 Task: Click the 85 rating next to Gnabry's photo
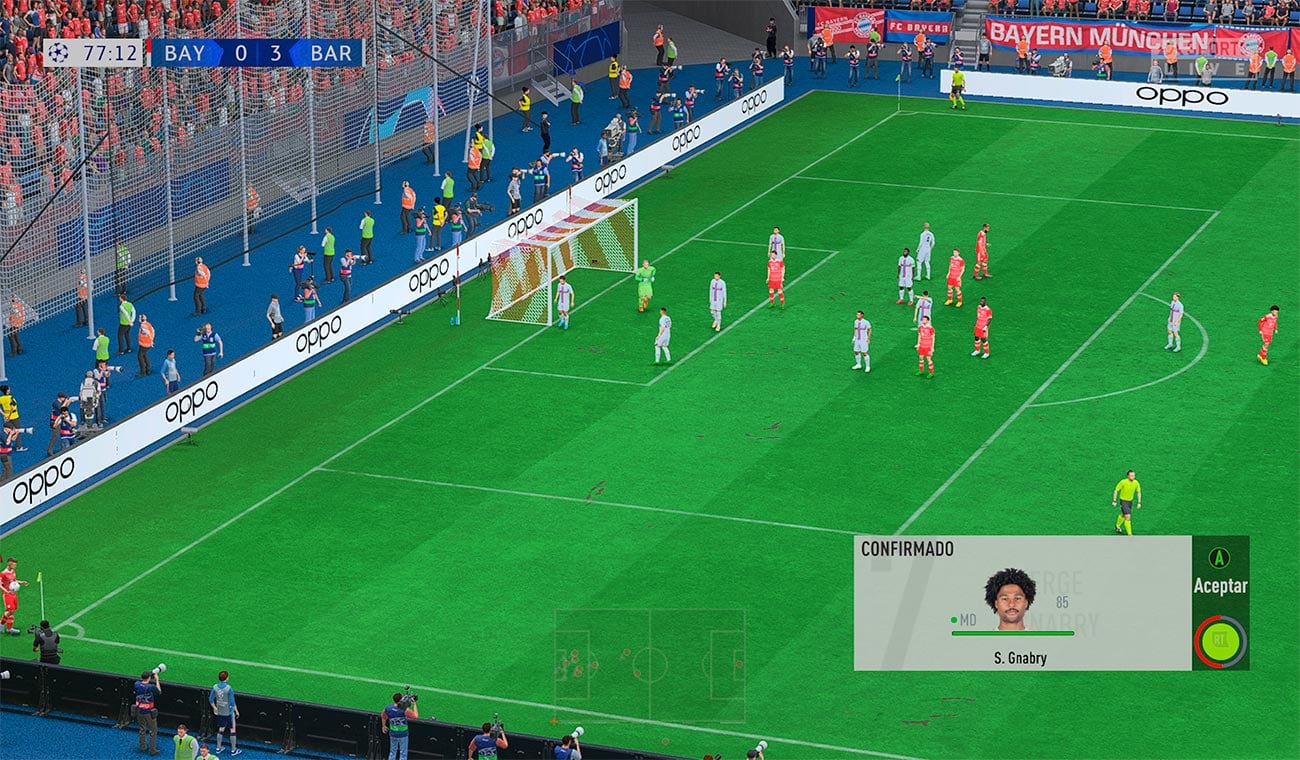point(1062,604)
